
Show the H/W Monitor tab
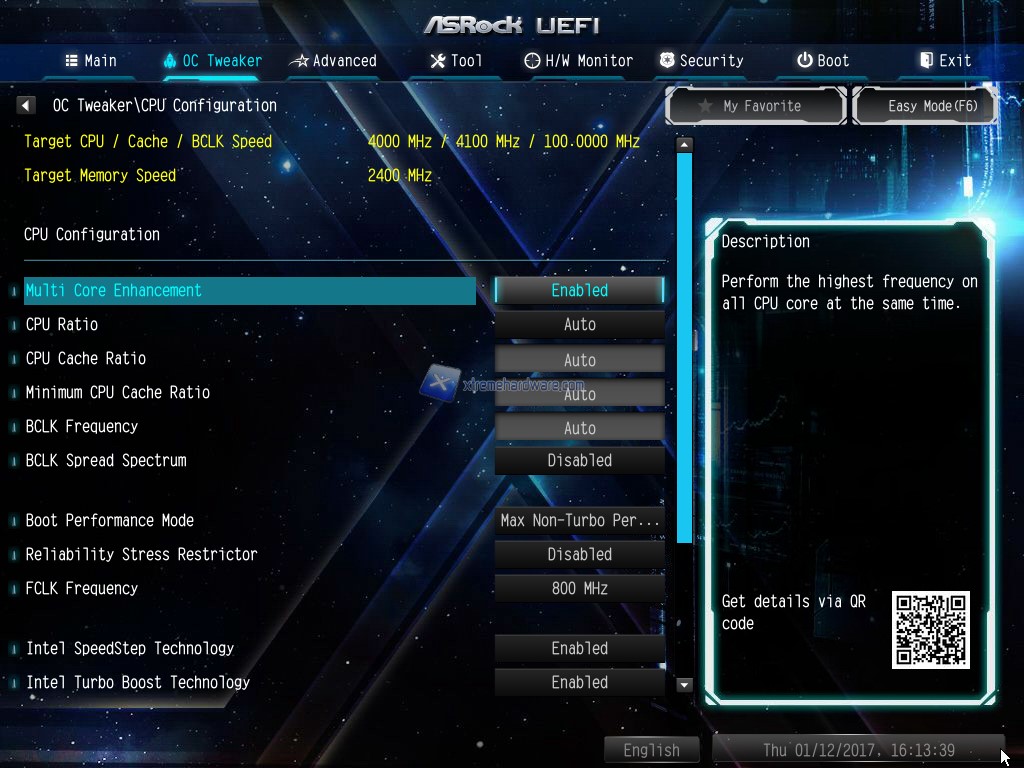(579, 61)
